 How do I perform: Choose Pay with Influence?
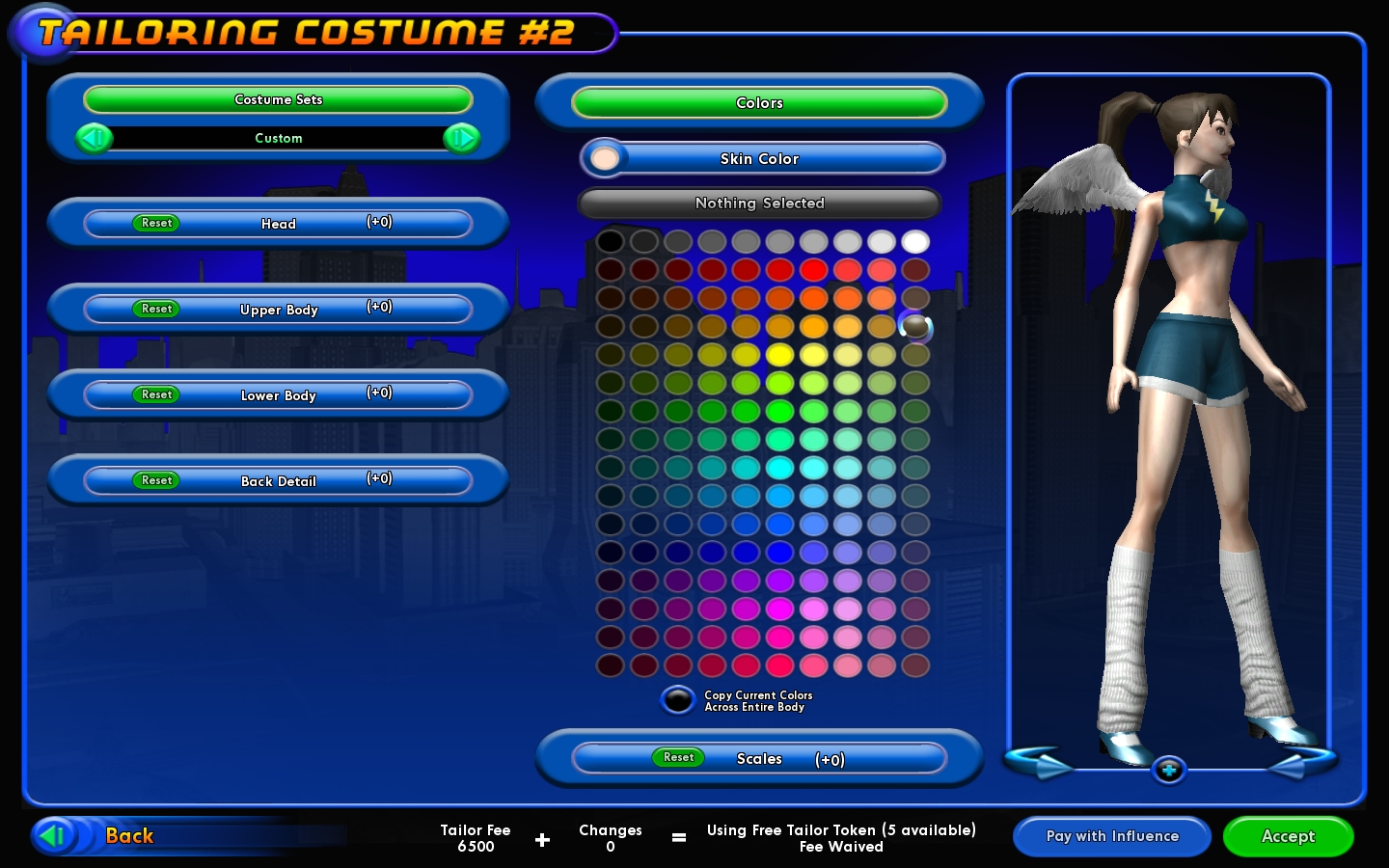(1112, 836)
